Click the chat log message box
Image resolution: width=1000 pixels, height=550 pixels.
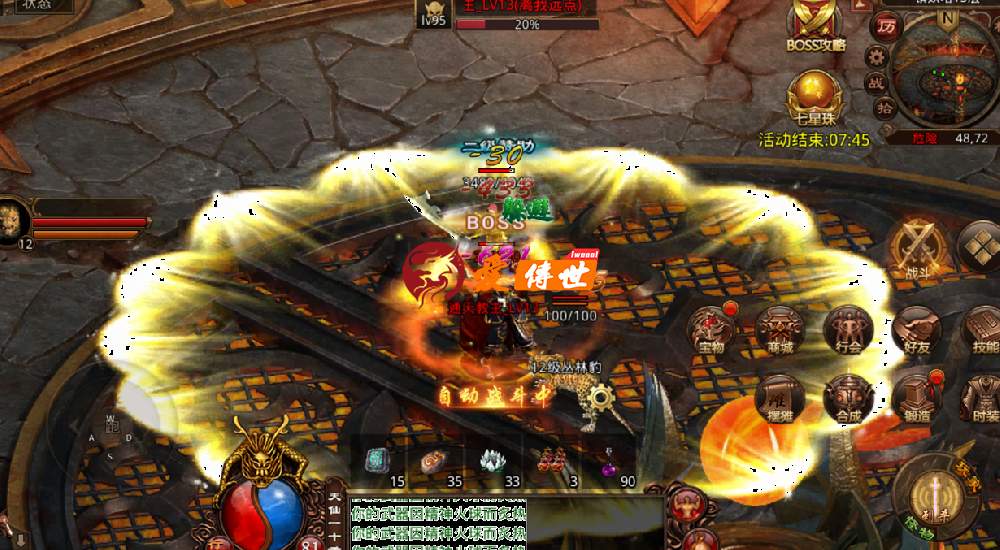[437, 522]
